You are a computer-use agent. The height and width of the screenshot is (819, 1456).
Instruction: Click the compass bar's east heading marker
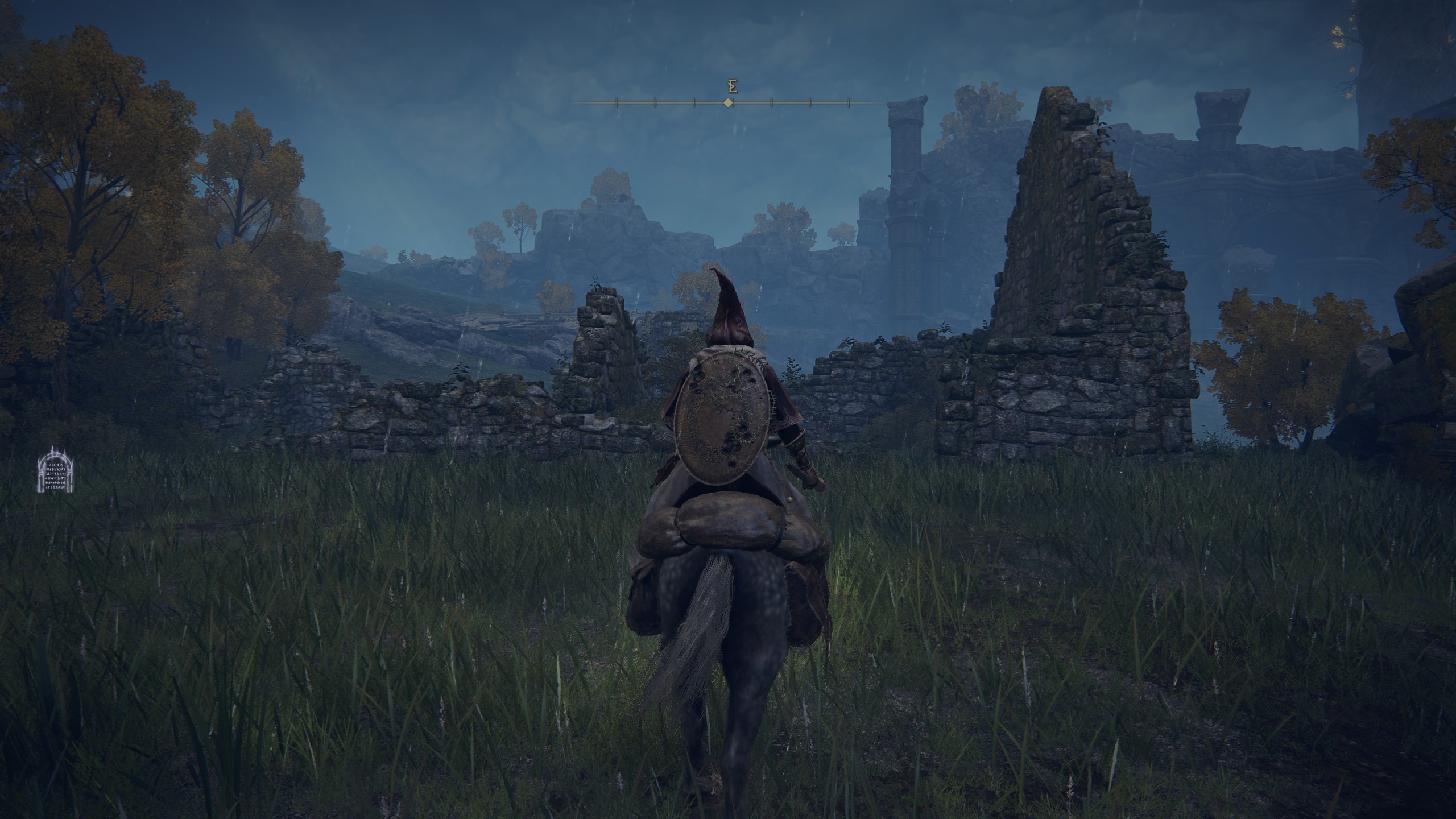[x=733, y=87]
